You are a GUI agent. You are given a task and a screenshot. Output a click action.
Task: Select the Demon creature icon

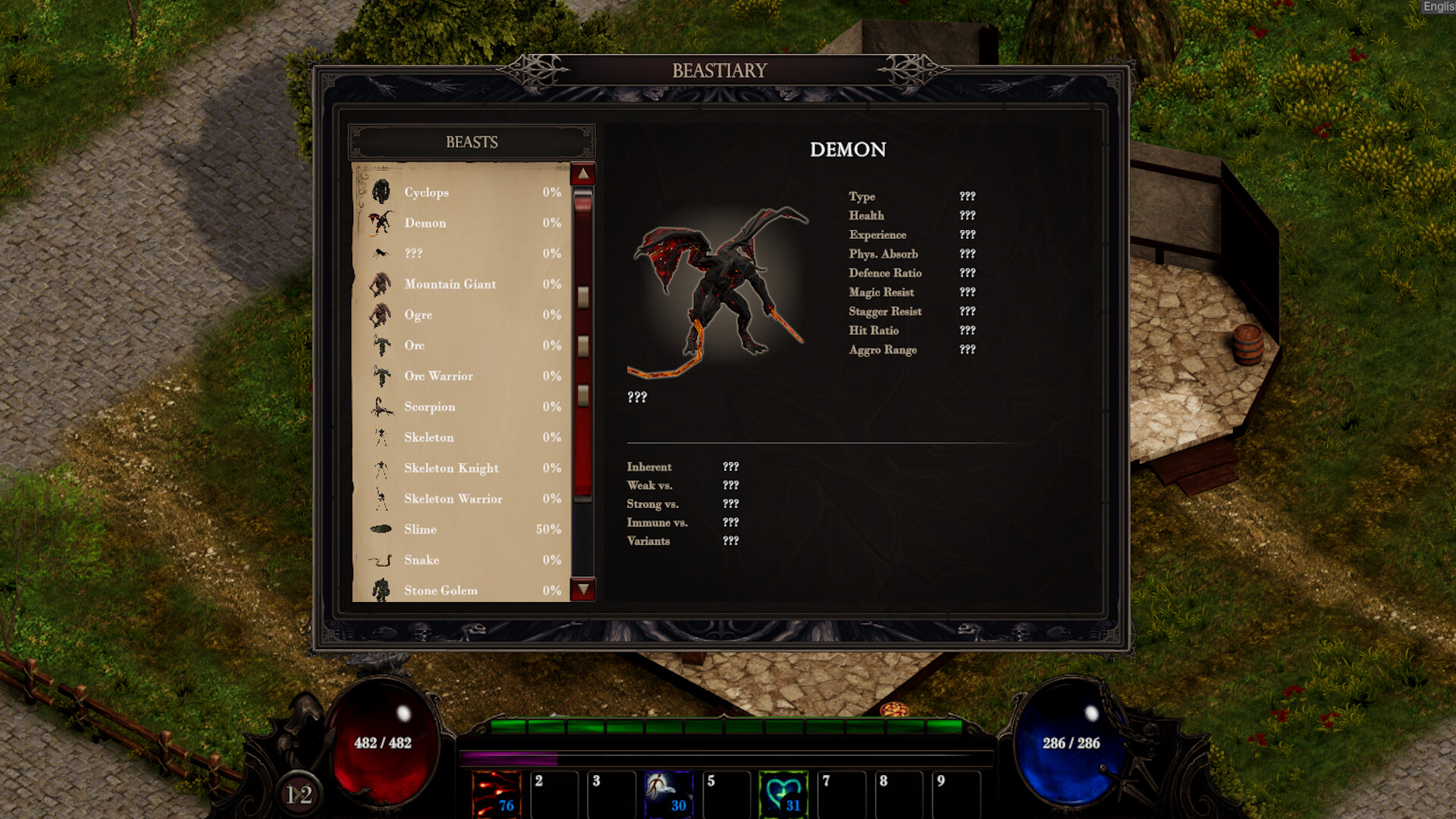[381, 223]
